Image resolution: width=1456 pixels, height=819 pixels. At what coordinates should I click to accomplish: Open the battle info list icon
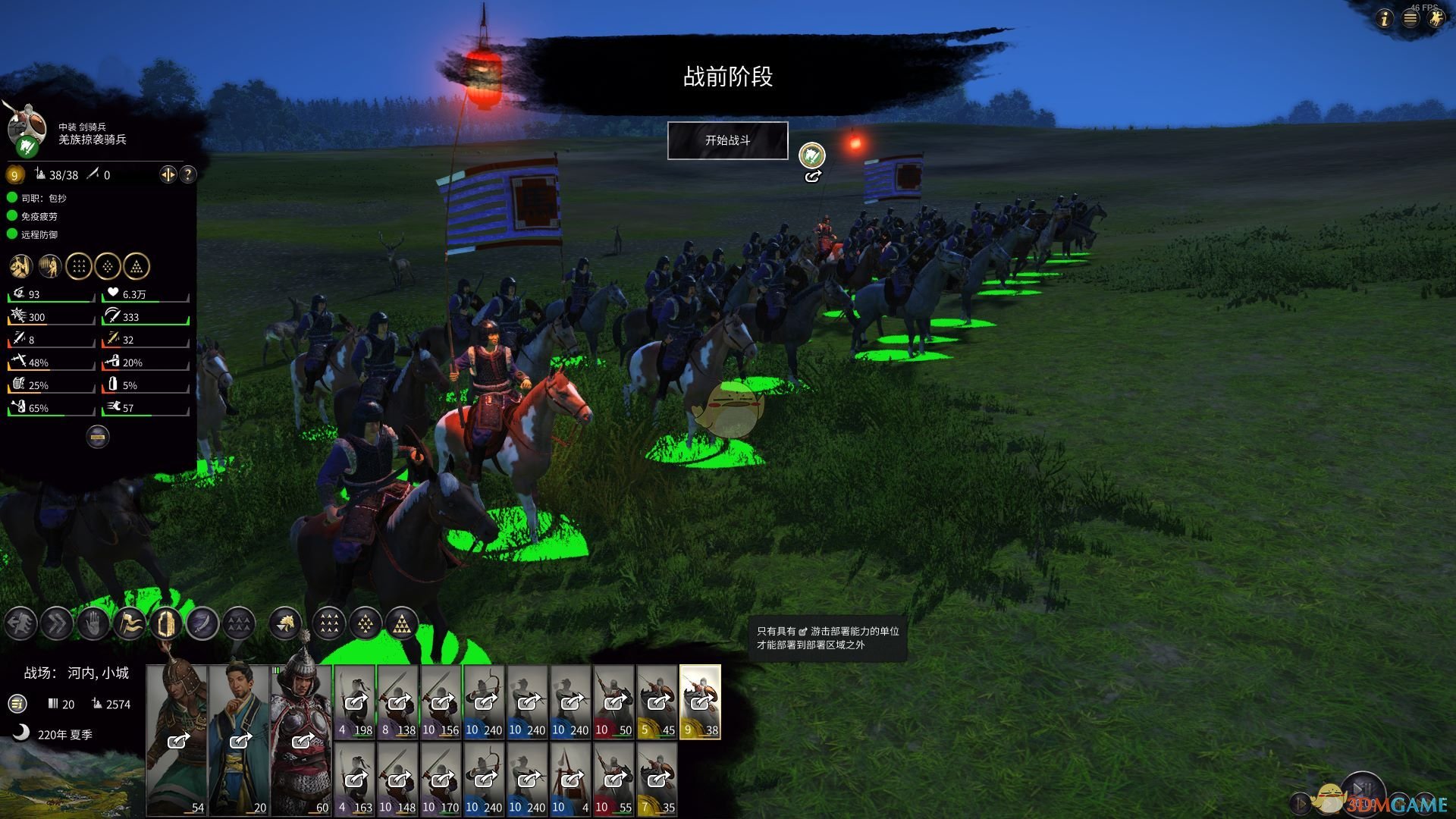(x=17, y=704)
